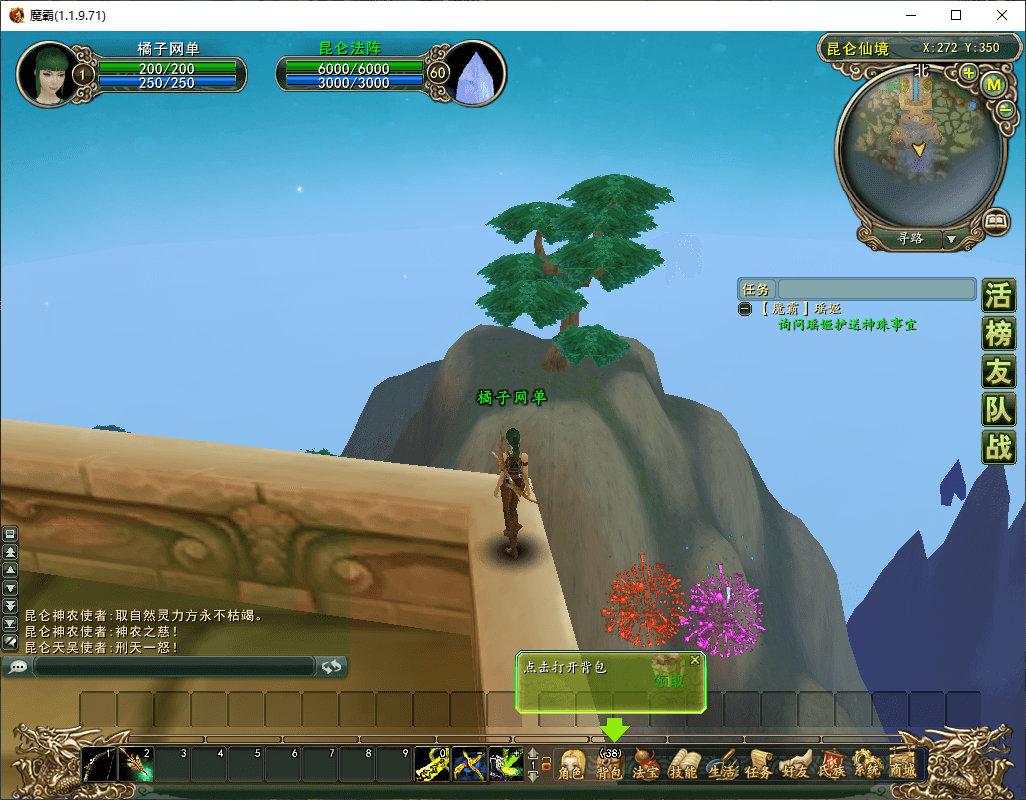
Task: Open the 好友 friends list
Action: pos(795,766)
